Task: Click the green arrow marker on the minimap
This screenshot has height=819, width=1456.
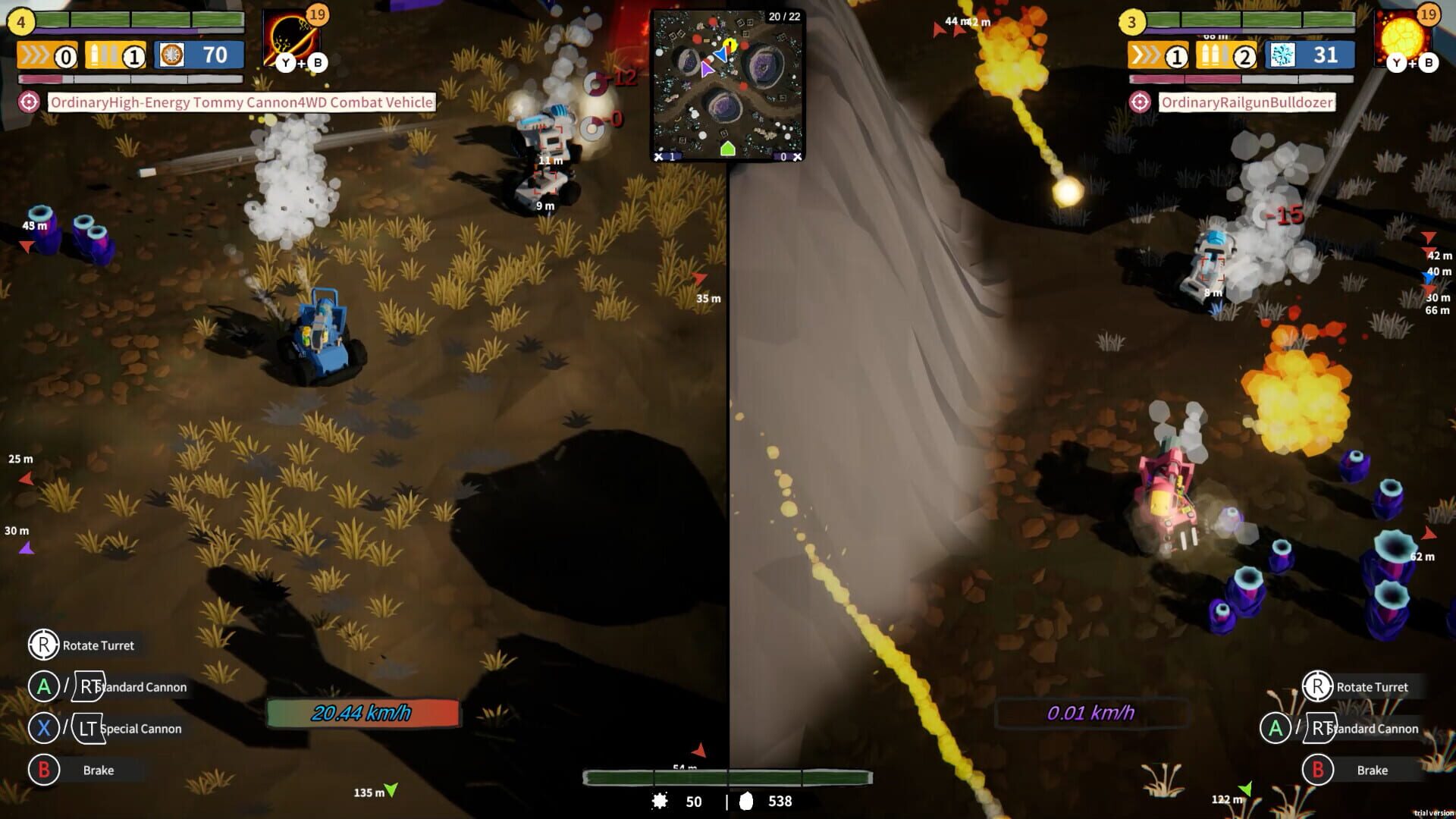Action: pyautogui.click(x=729, y=148)
